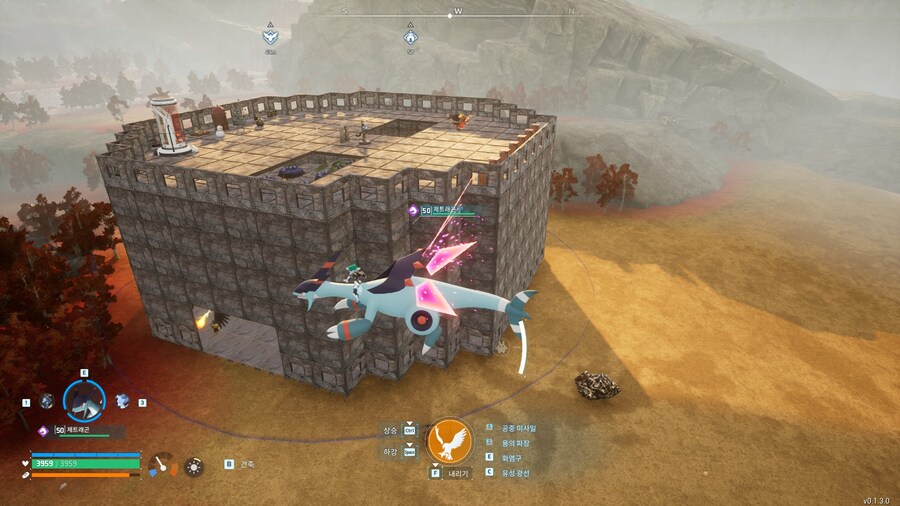The image size is (900, 506).
Task: Click the compass heading bar
Action: pyautogui.click(x=457, y=13)
